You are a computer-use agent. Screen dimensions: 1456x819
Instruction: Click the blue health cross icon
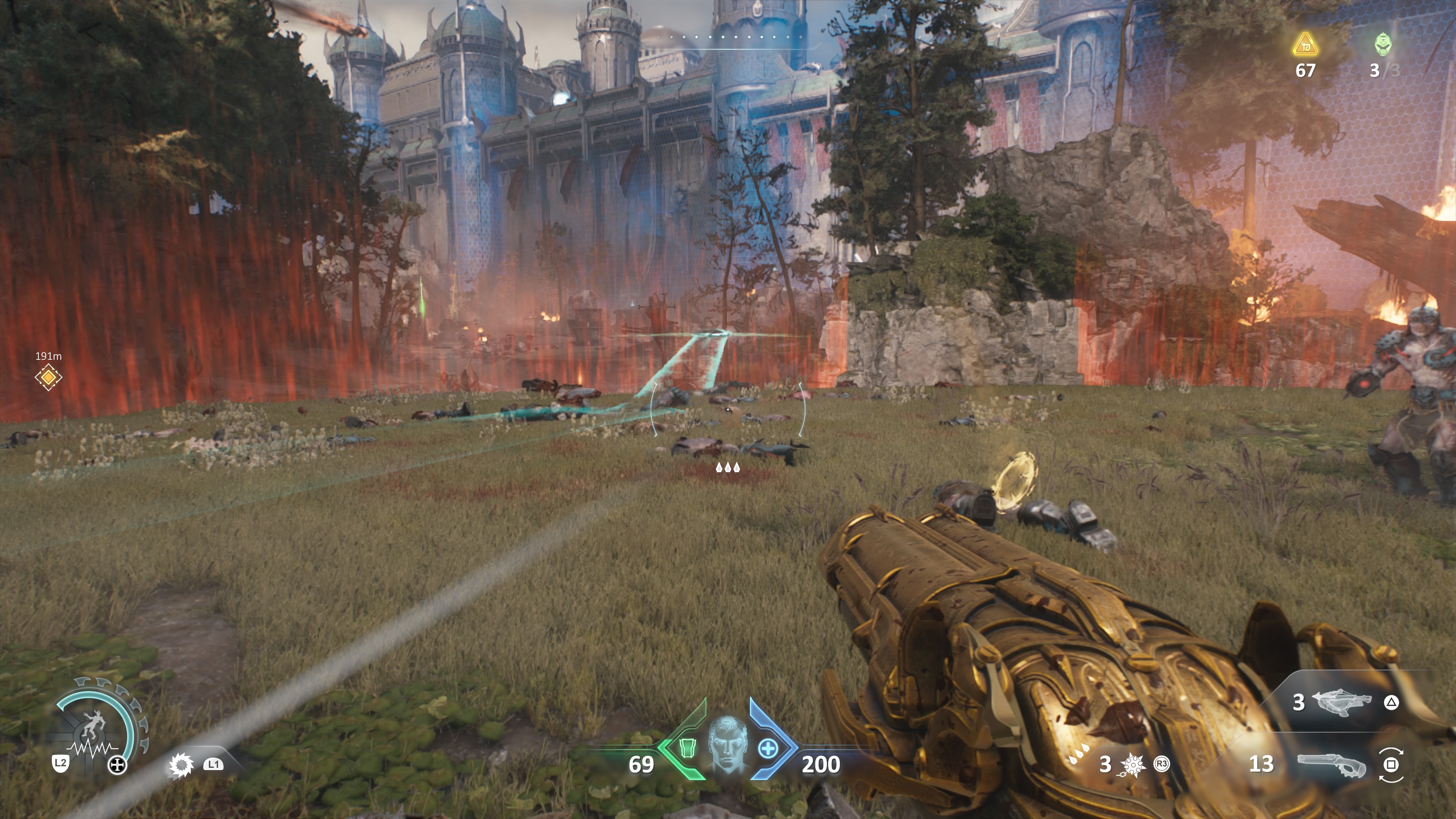coord(767,749)
